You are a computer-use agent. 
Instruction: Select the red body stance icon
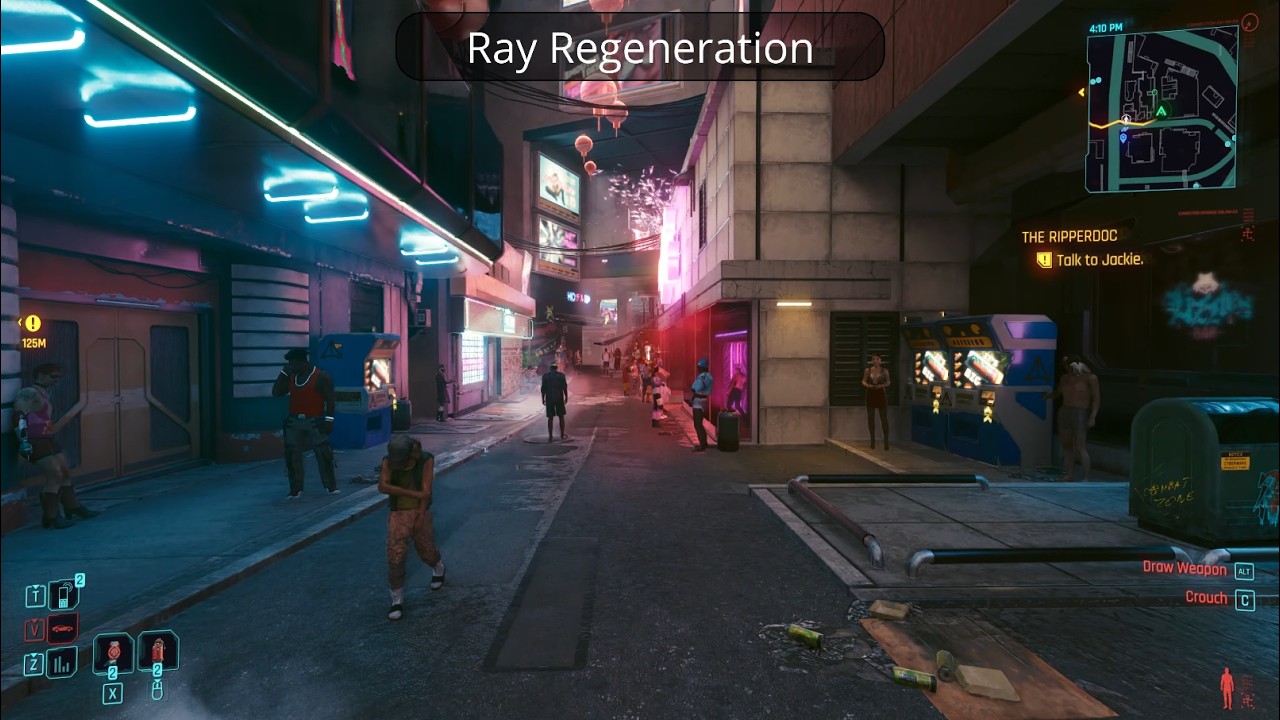click(x=1227, y=687)
